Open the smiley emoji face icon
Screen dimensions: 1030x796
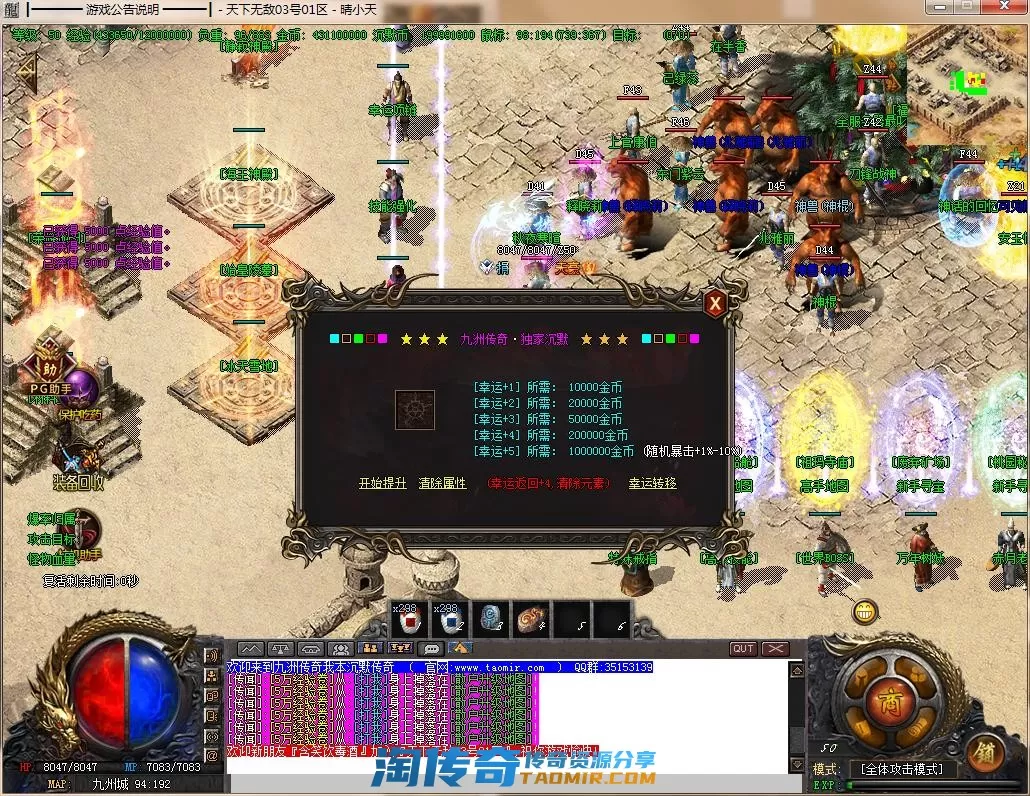(x=866, y=610)
